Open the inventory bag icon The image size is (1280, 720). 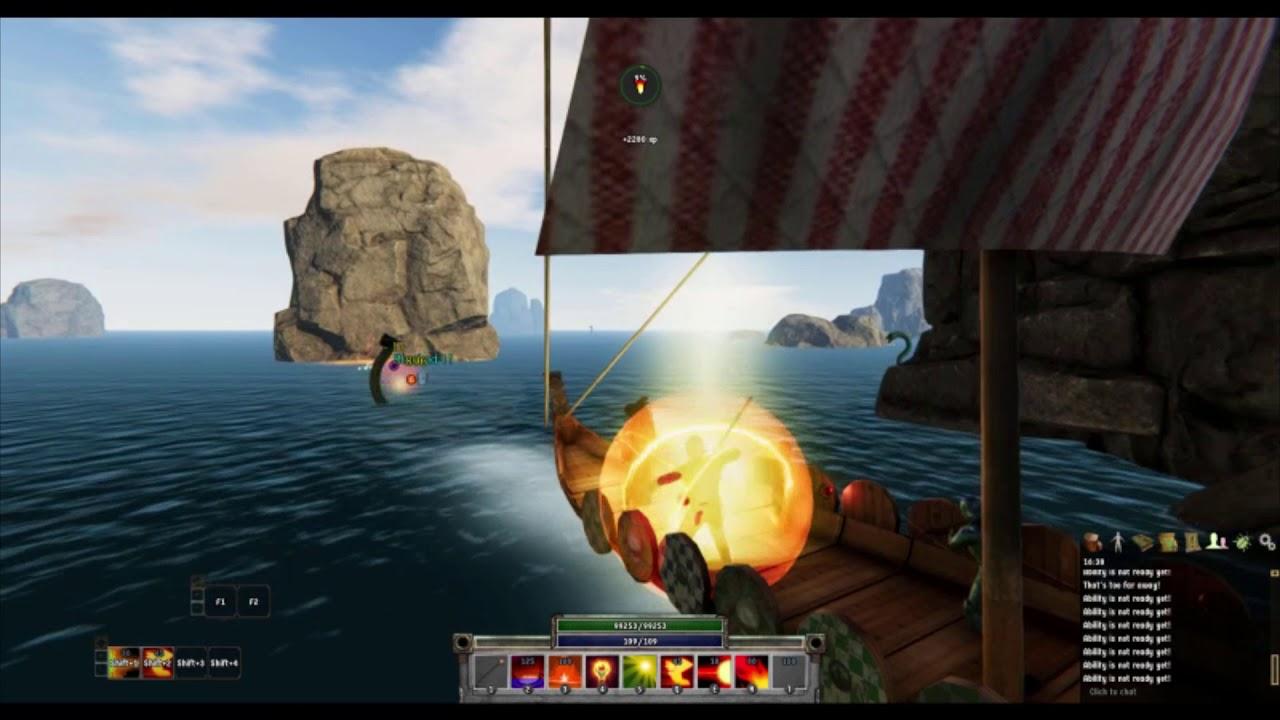pos(1093,542)
